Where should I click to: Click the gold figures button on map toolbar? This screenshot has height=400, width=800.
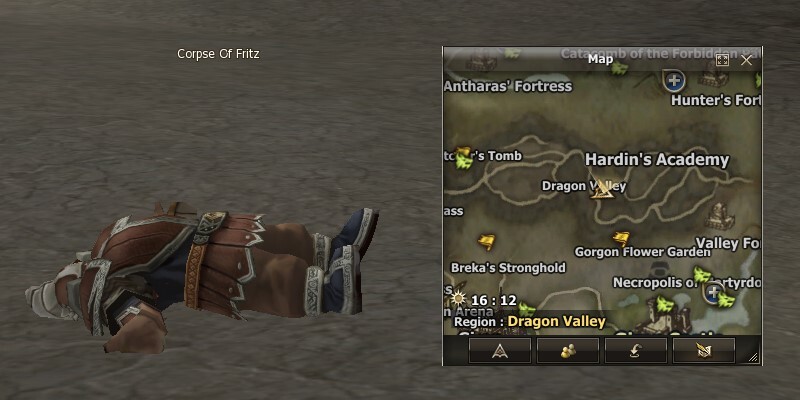click(566, 349)
